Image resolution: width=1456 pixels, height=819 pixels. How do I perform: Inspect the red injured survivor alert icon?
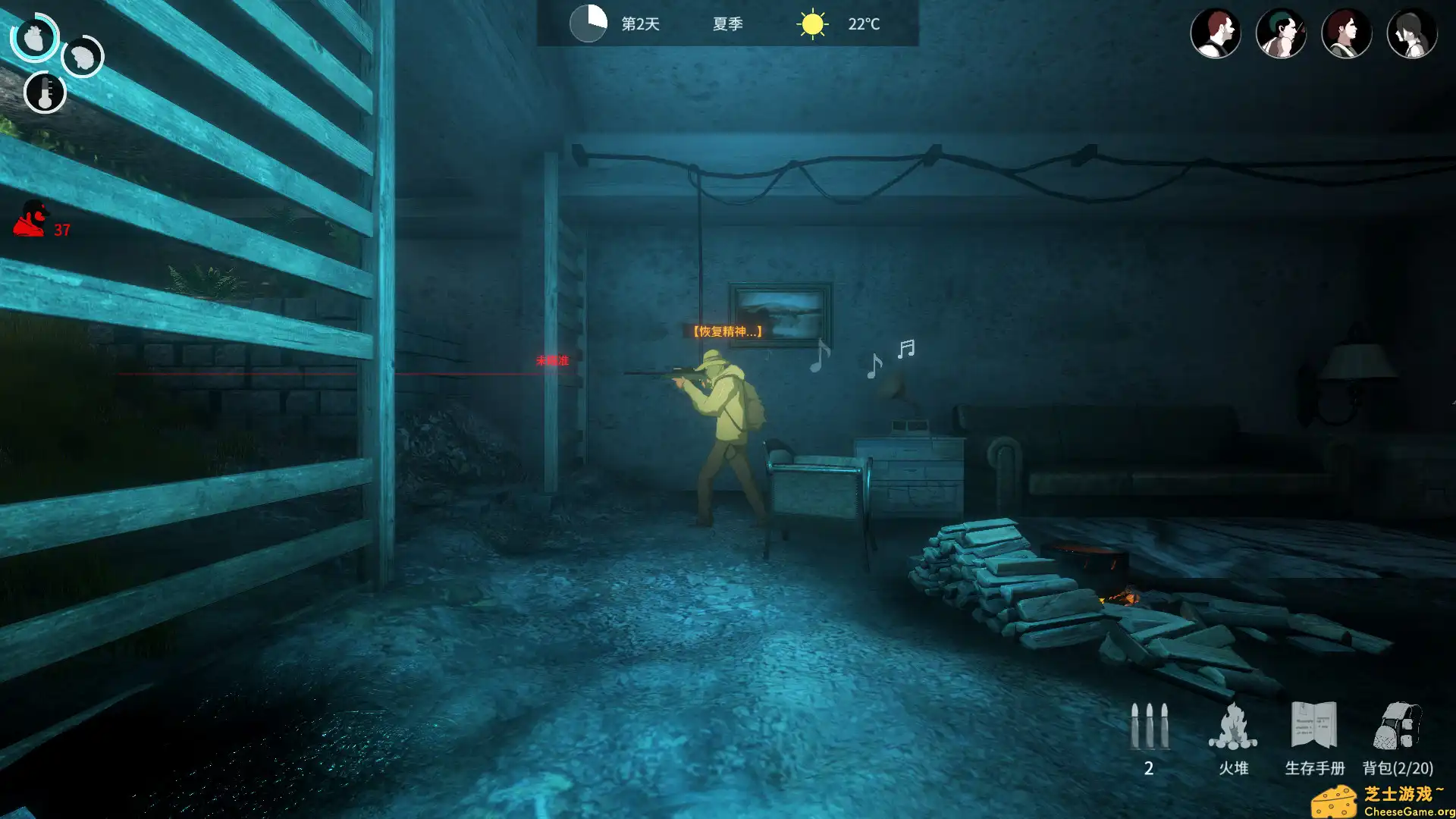29,218
